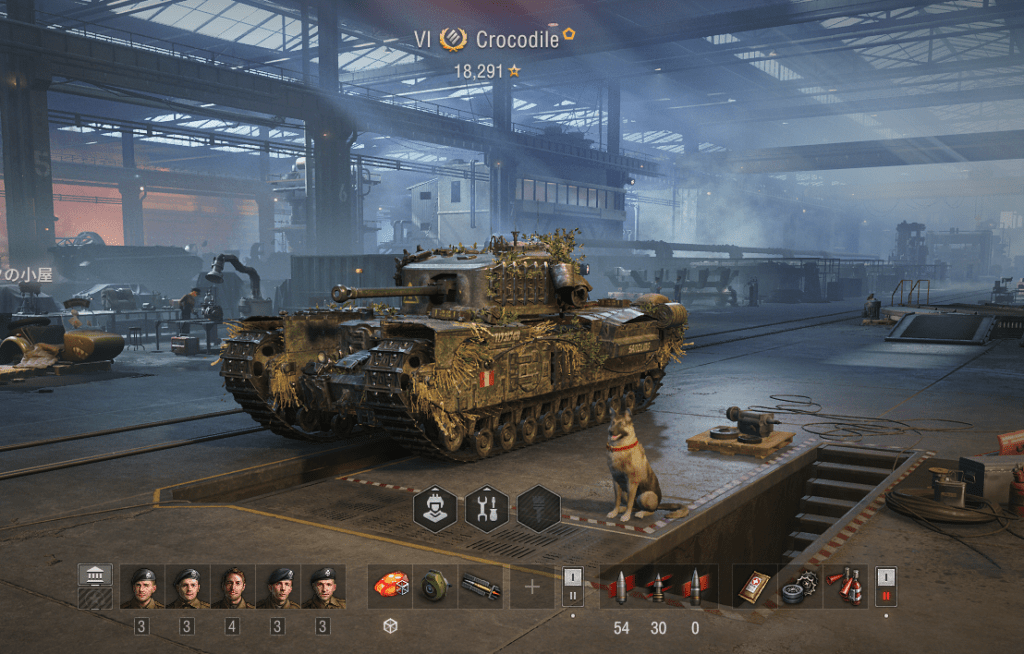The image size is (1024, 654).
Task: Select the shell type with 54 rounds
Action: [621, 587]
